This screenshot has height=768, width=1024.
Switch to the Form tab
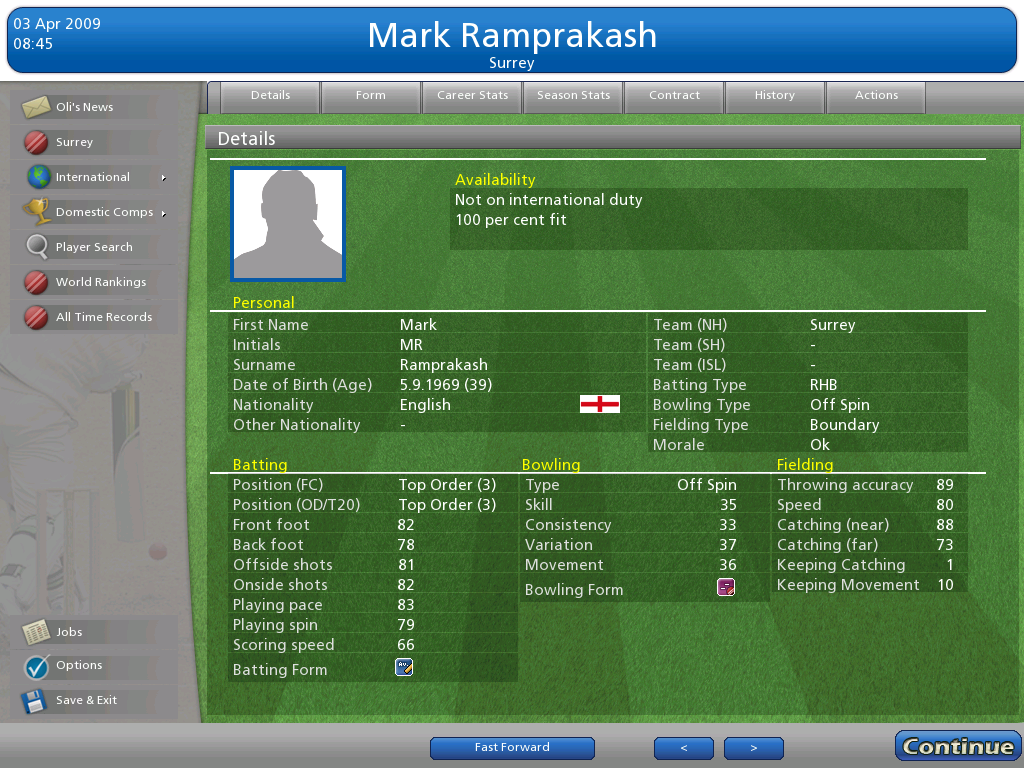point(370,96)
